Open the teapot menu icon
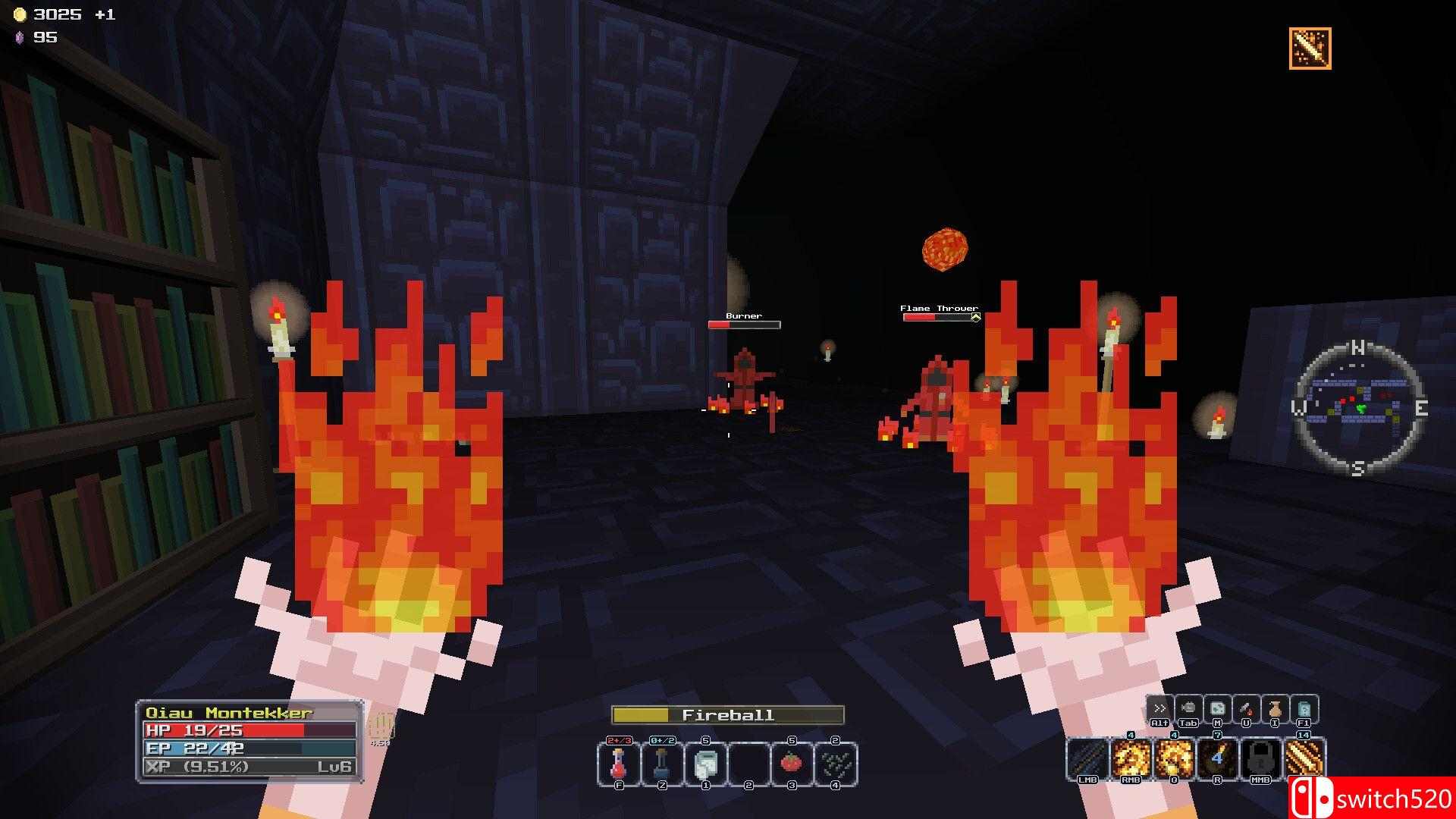 [1188, 708]
